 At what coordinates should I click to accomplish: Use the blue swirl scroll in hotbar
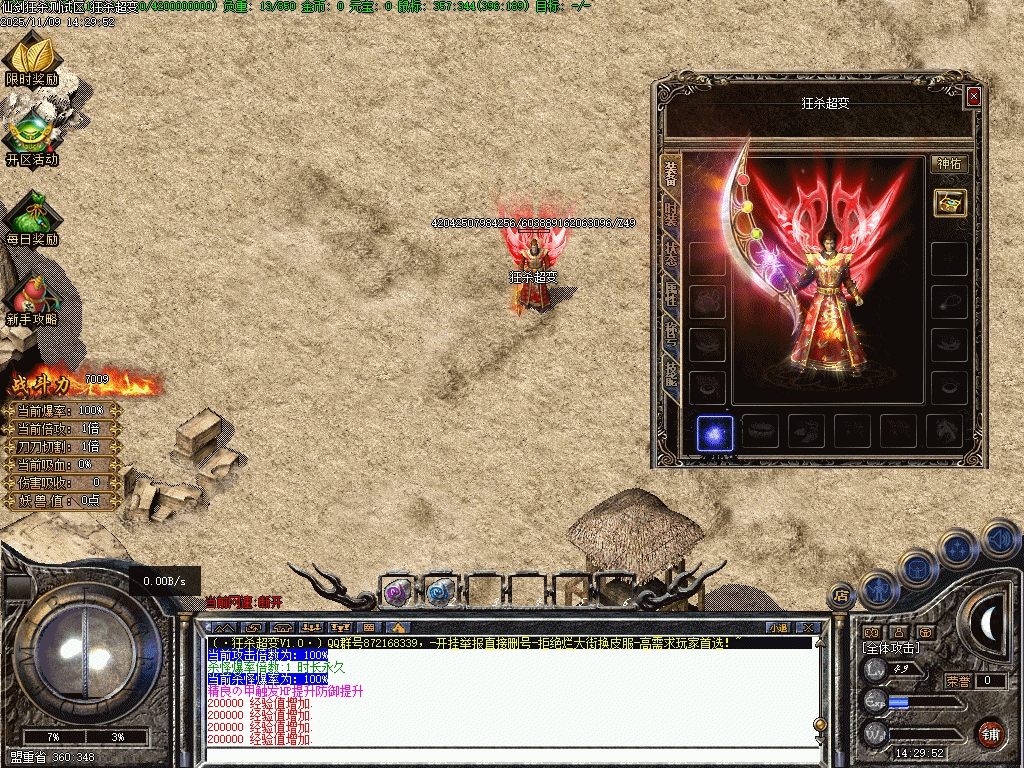point(440,592)
